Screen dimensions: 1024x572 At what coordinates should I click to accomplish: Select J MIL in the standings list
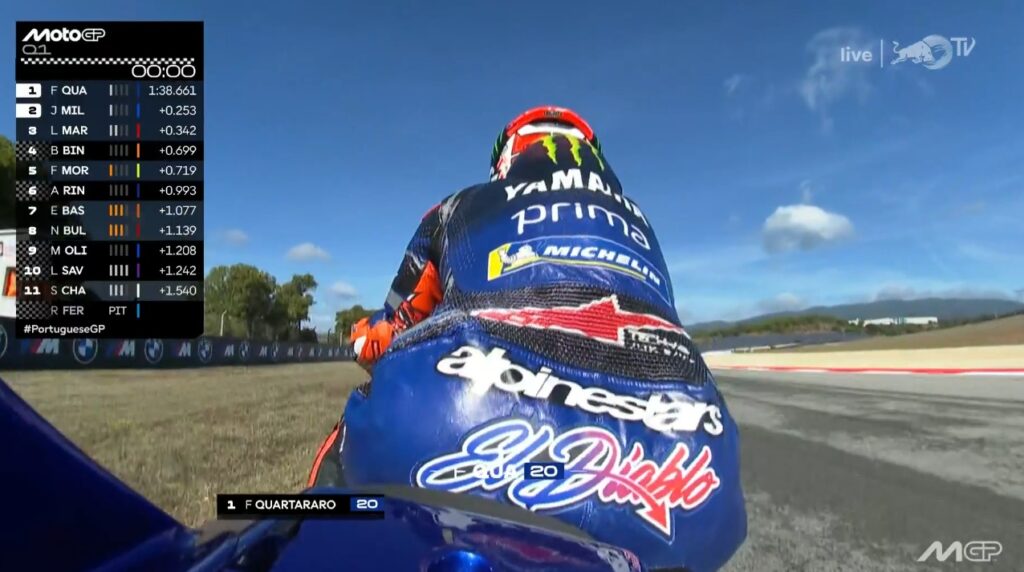click(x=108, y=110)
